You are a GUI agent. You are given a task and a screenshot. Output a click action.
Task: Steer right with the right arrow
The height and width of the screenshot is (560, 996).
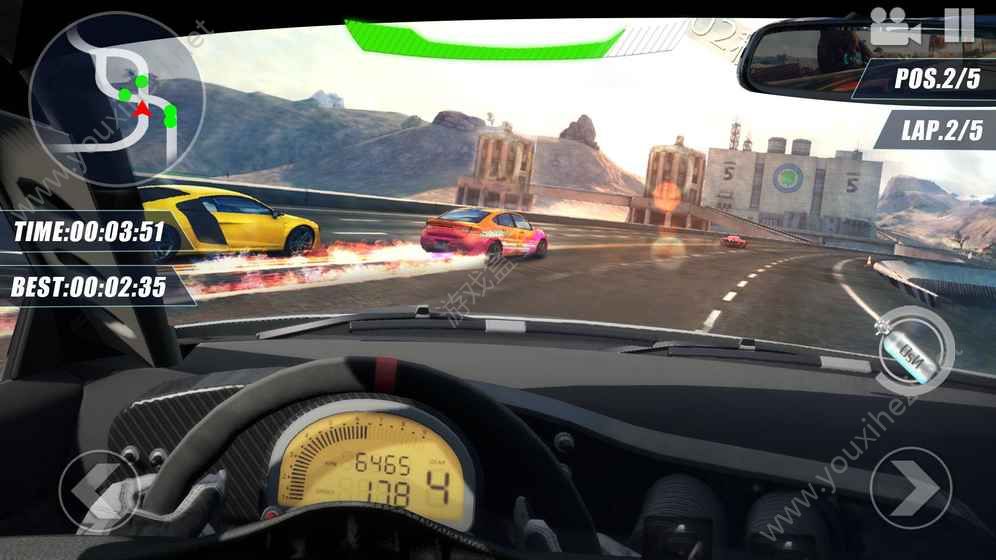tap(910, 487)
